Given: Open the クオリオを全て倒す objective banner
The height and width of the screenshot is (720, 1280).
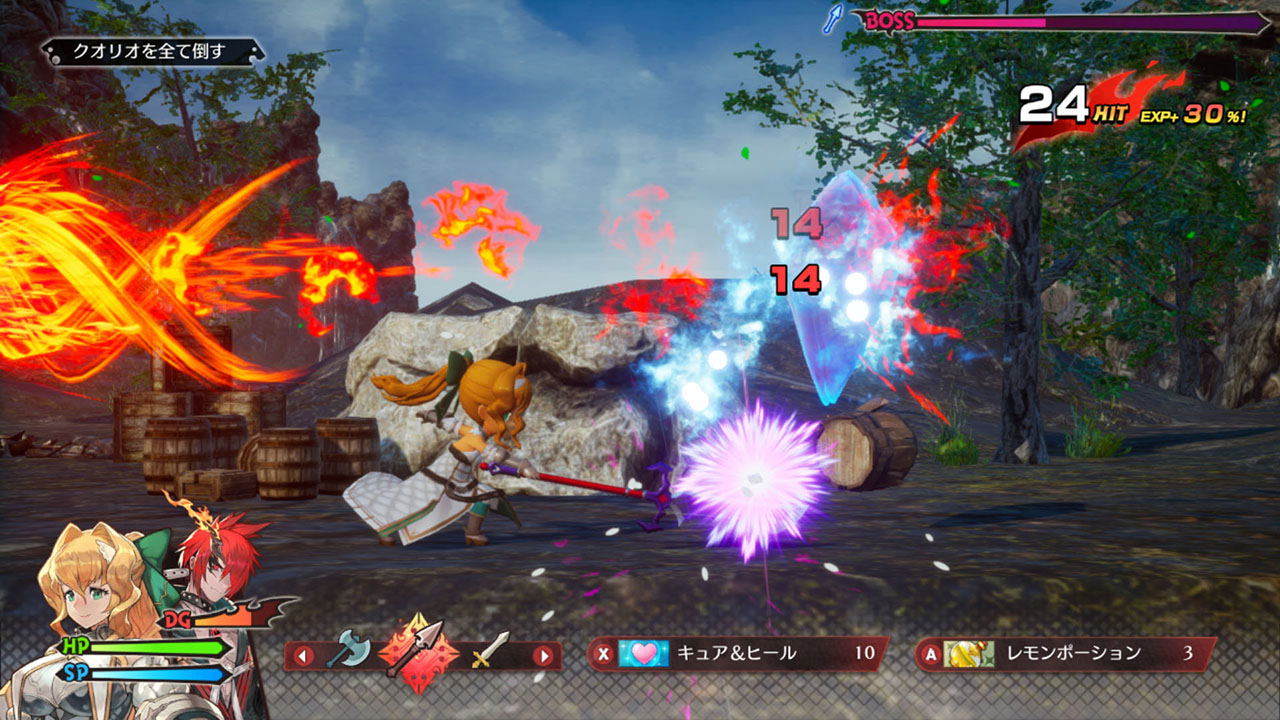Looking at the screenshot, I should (x=149, y=51).
